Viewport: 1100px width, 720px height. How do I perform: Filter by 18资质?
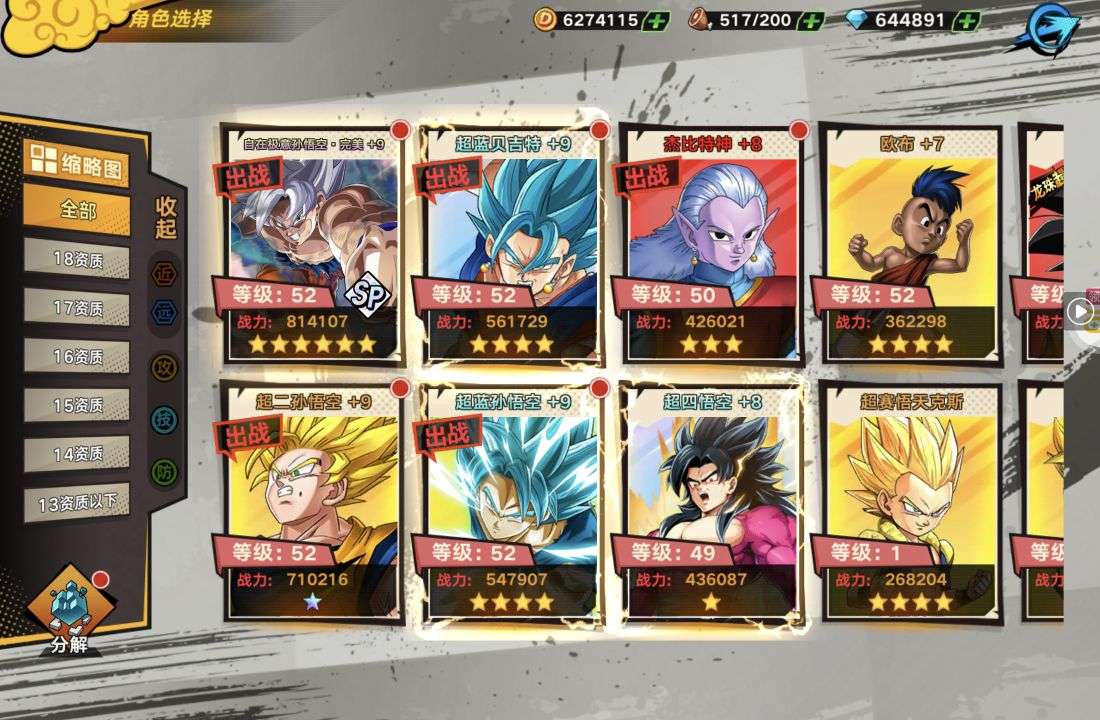[77, 259]
